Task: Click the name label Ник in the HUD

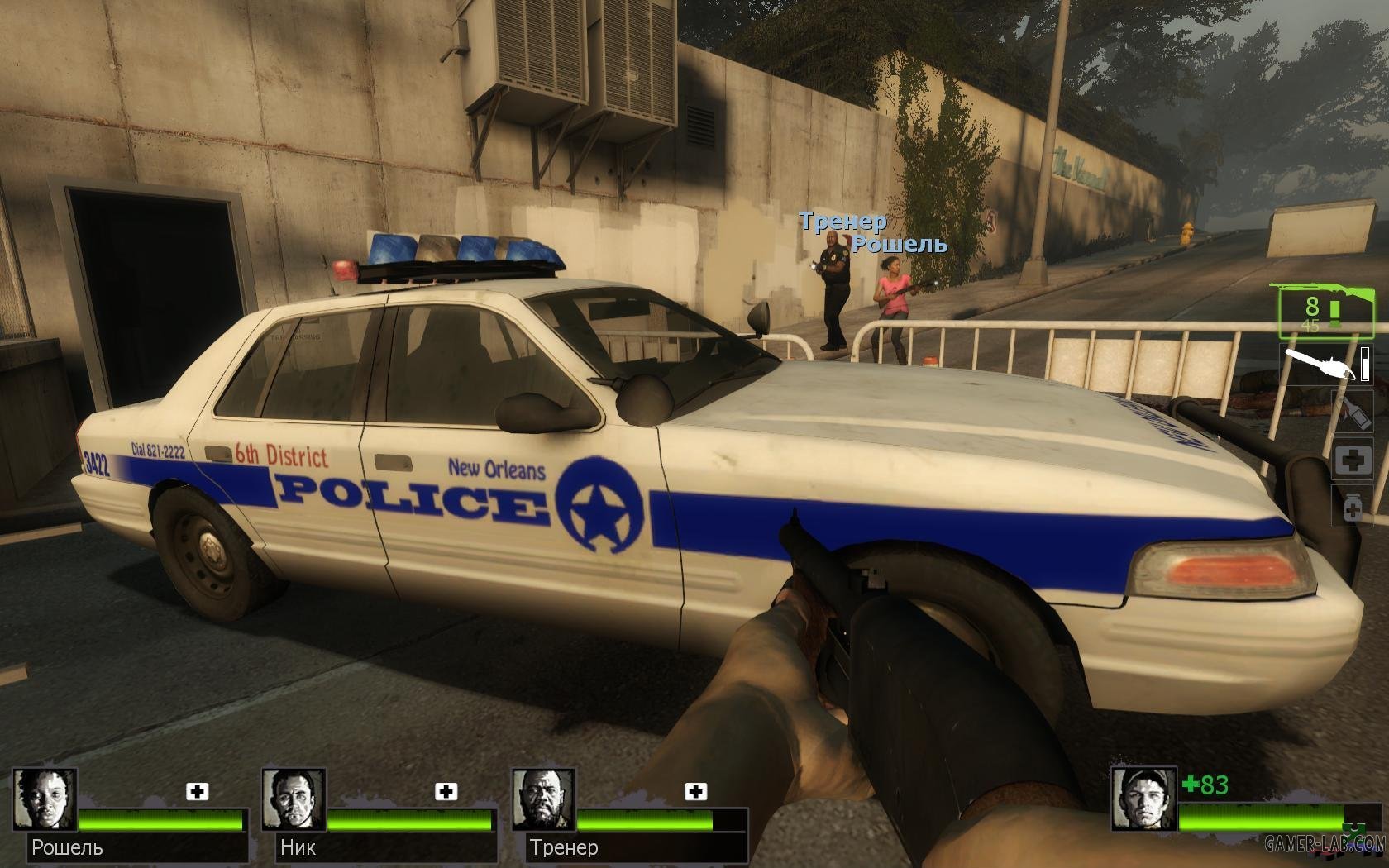Action: 298,847
